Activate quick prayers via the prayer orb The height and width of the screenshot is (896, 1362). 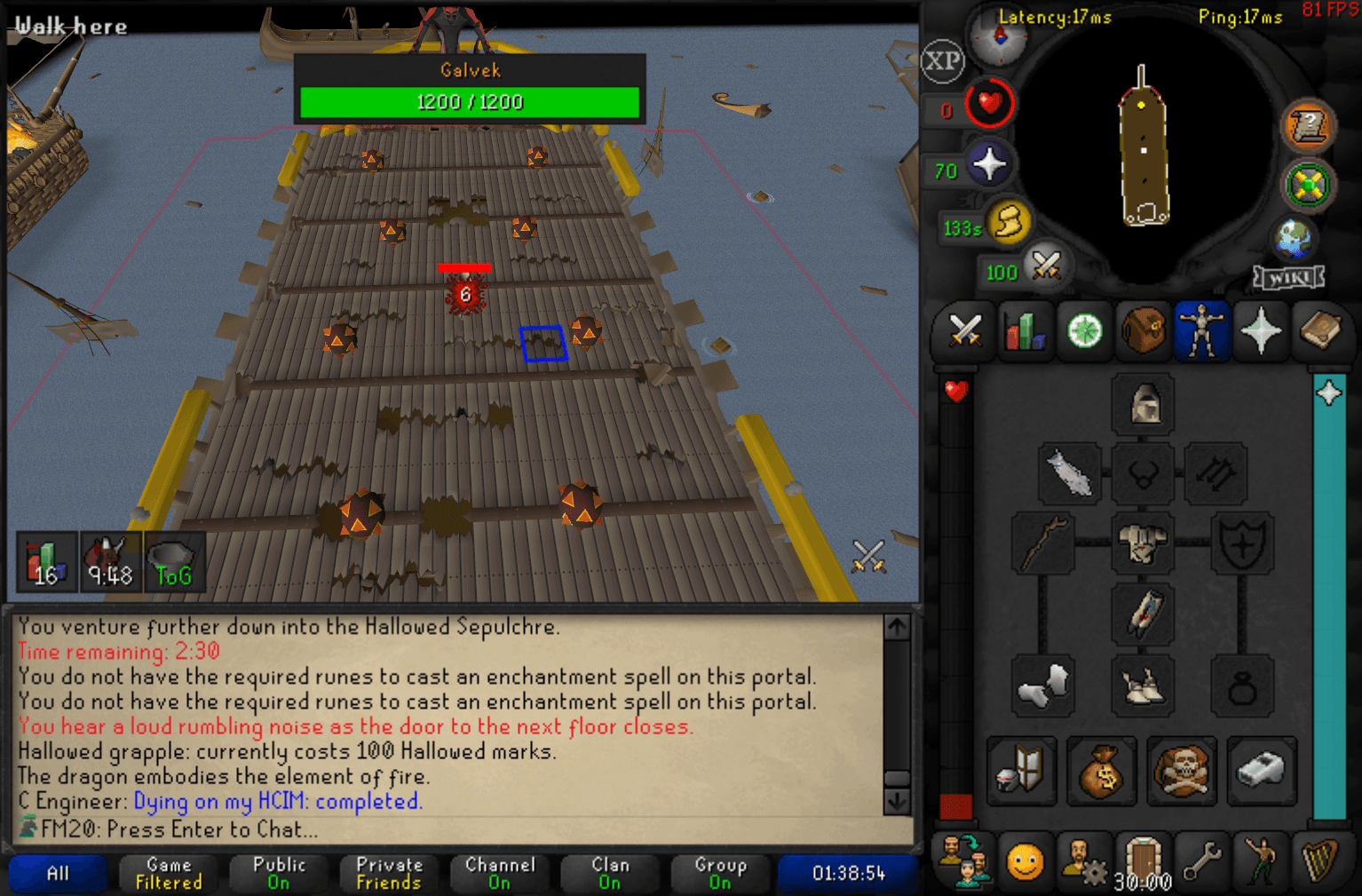pos(989,163)
